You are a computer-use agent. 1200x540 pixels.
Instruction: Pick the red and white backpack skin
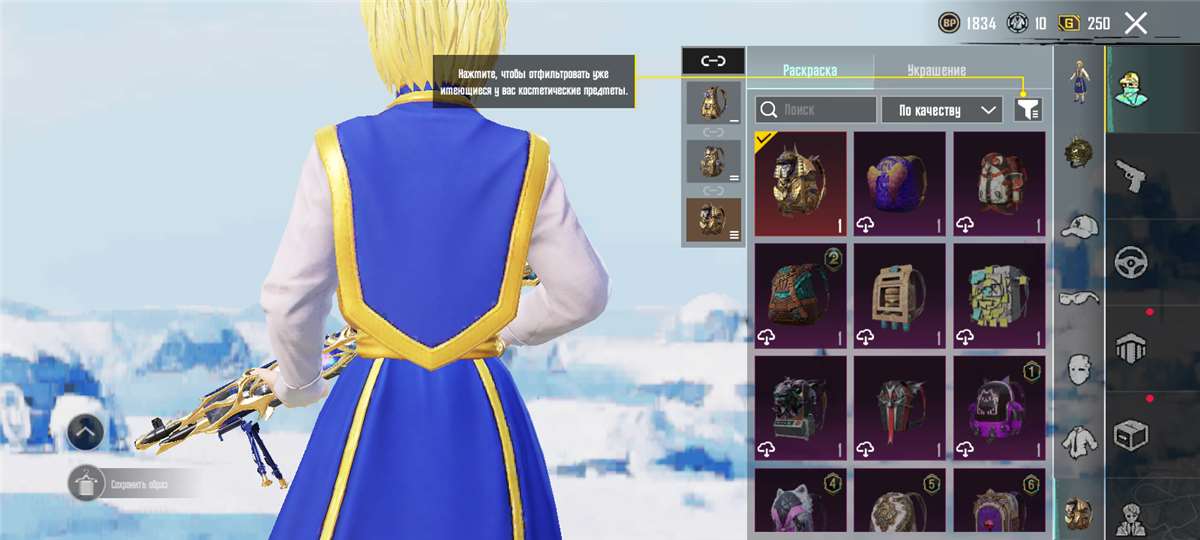coord(999,184)
